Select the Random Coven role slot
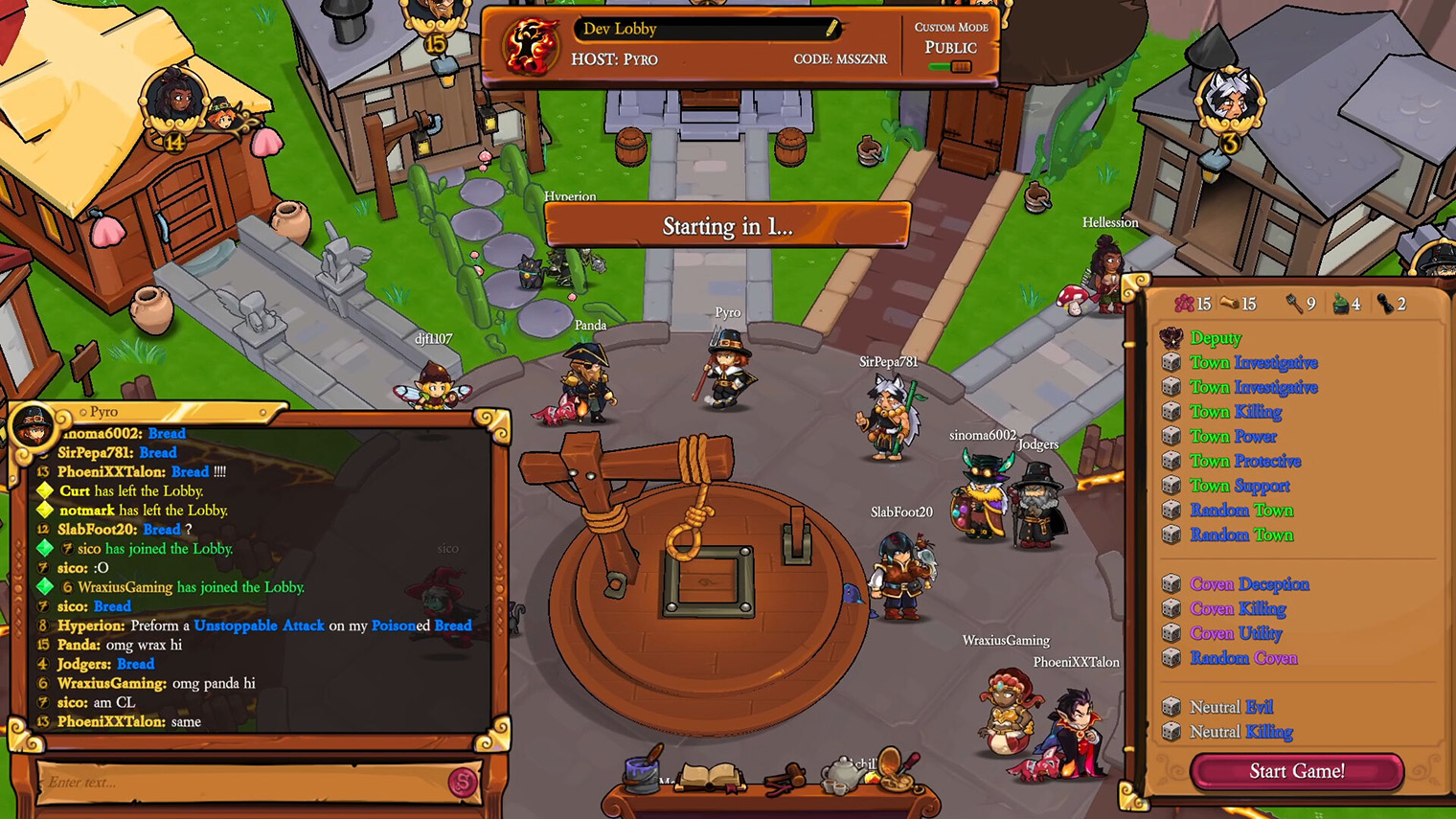This screenshot has width=1456, height=819. click(1243, 658)
